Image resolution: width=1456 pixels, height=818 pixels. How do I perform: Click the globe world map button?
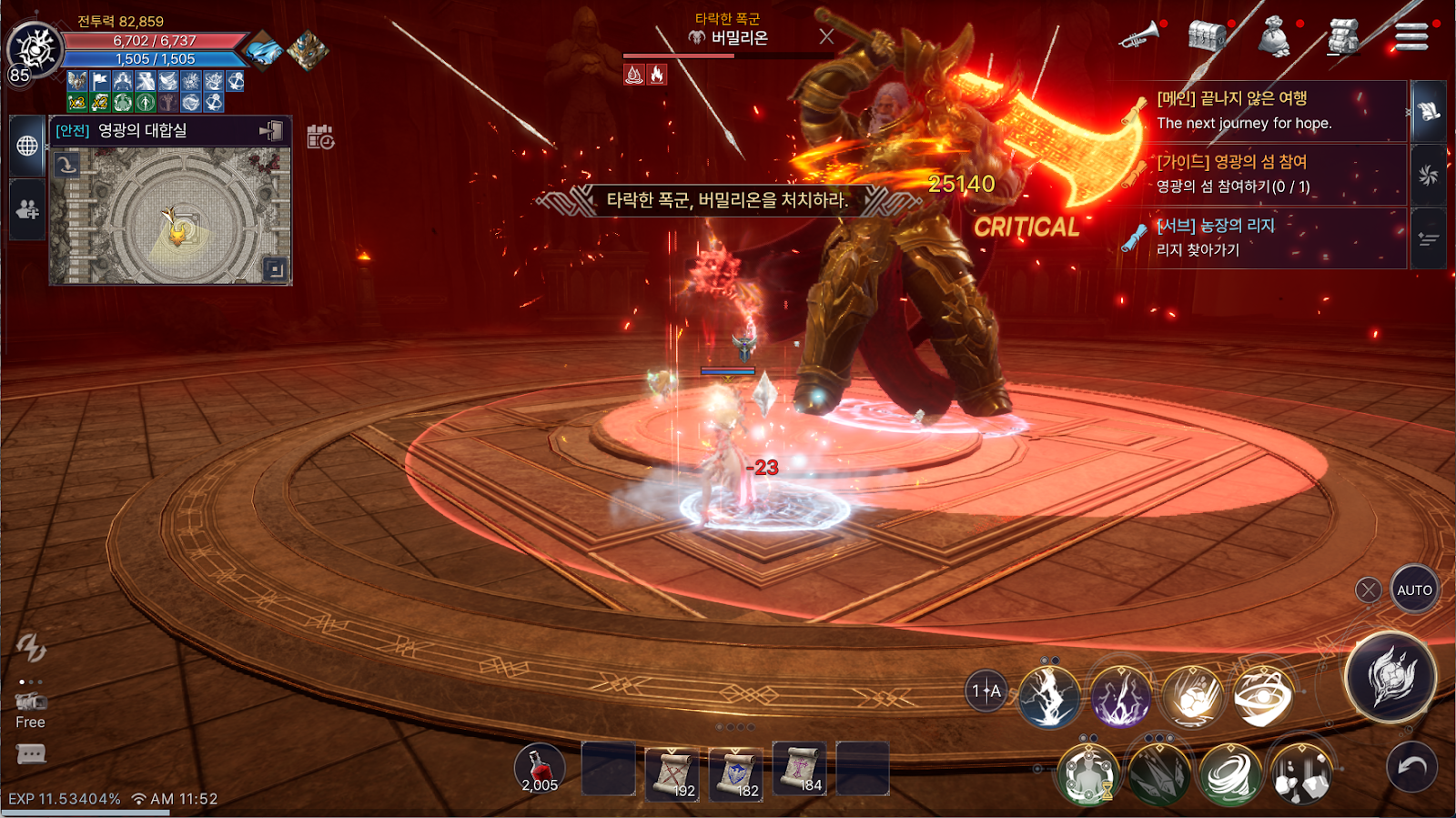(x=27, y=146)
